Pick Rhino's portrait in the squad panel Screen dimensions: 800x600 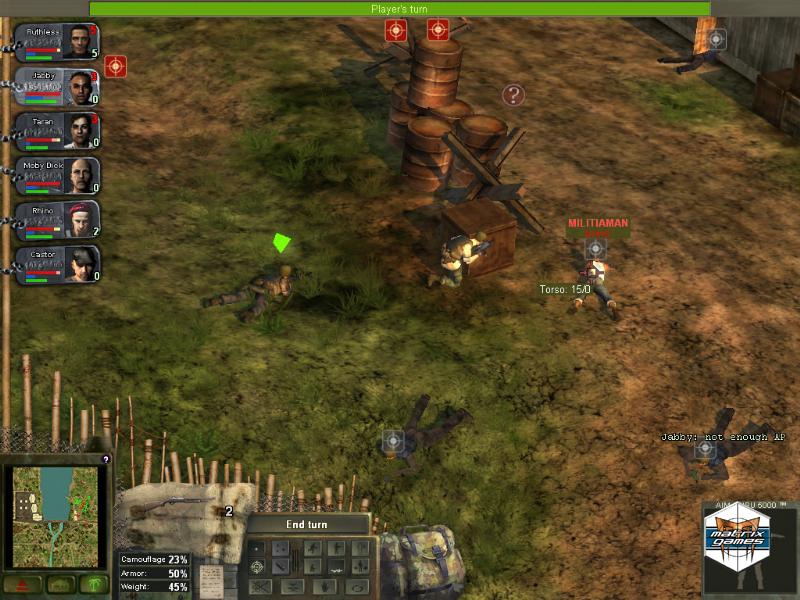[60, 222]
